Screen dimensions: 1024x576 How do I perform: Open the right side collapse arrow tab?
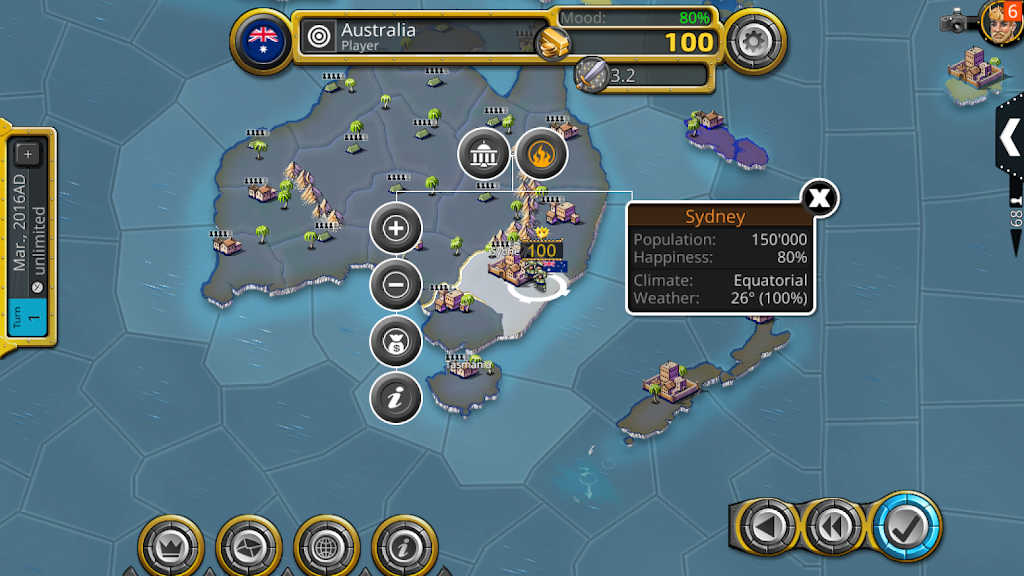coord(1010,138)
